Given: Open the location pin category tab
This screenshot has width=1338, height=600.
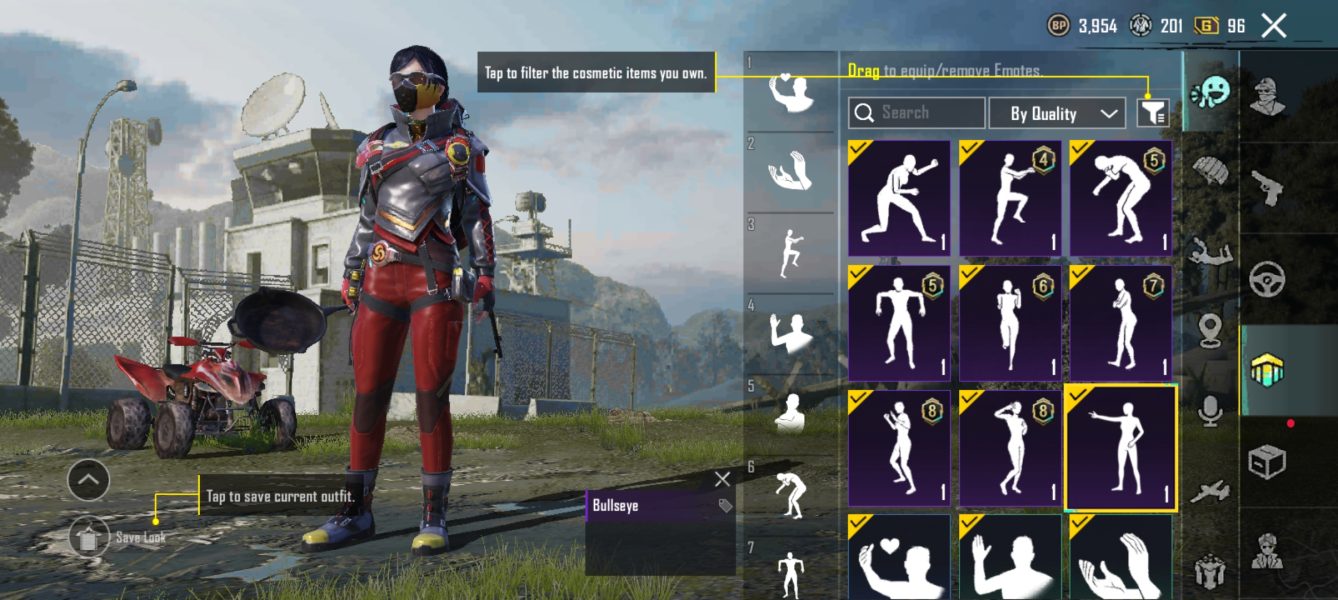Looking at the screenshot, I should coord(1210,330).
